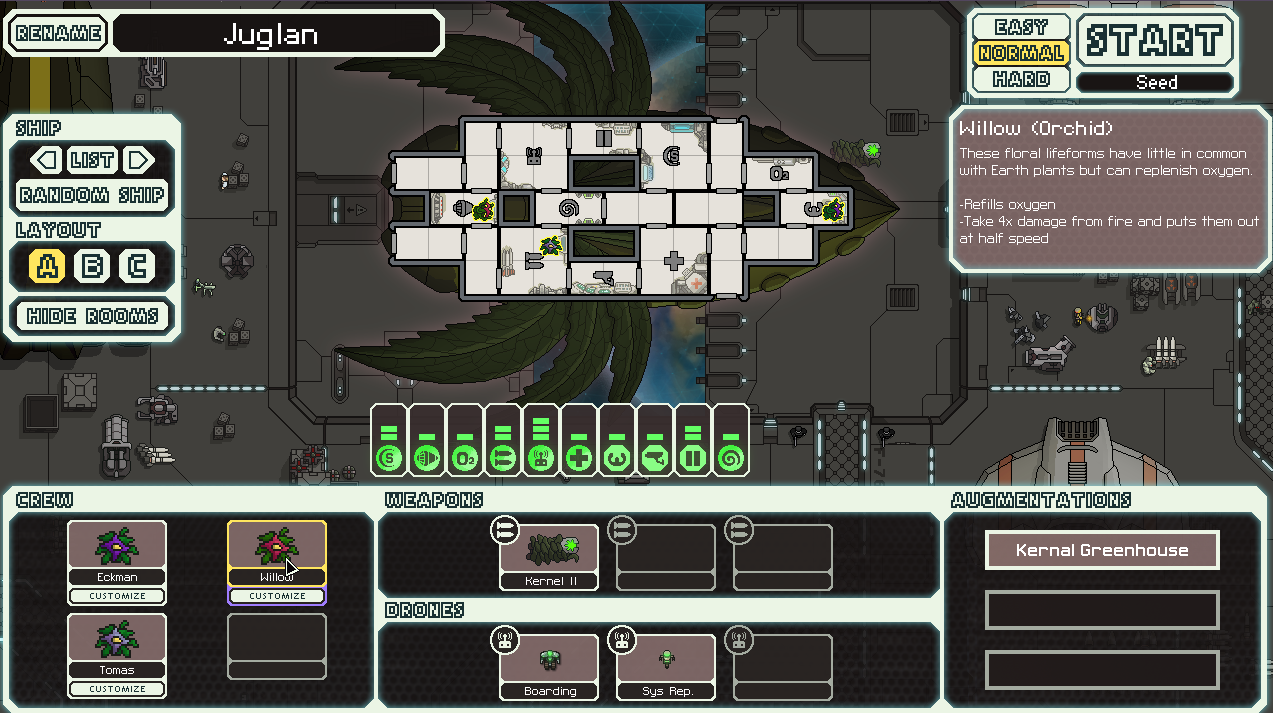
Task: Open the ship List
Action: point(92,160)
